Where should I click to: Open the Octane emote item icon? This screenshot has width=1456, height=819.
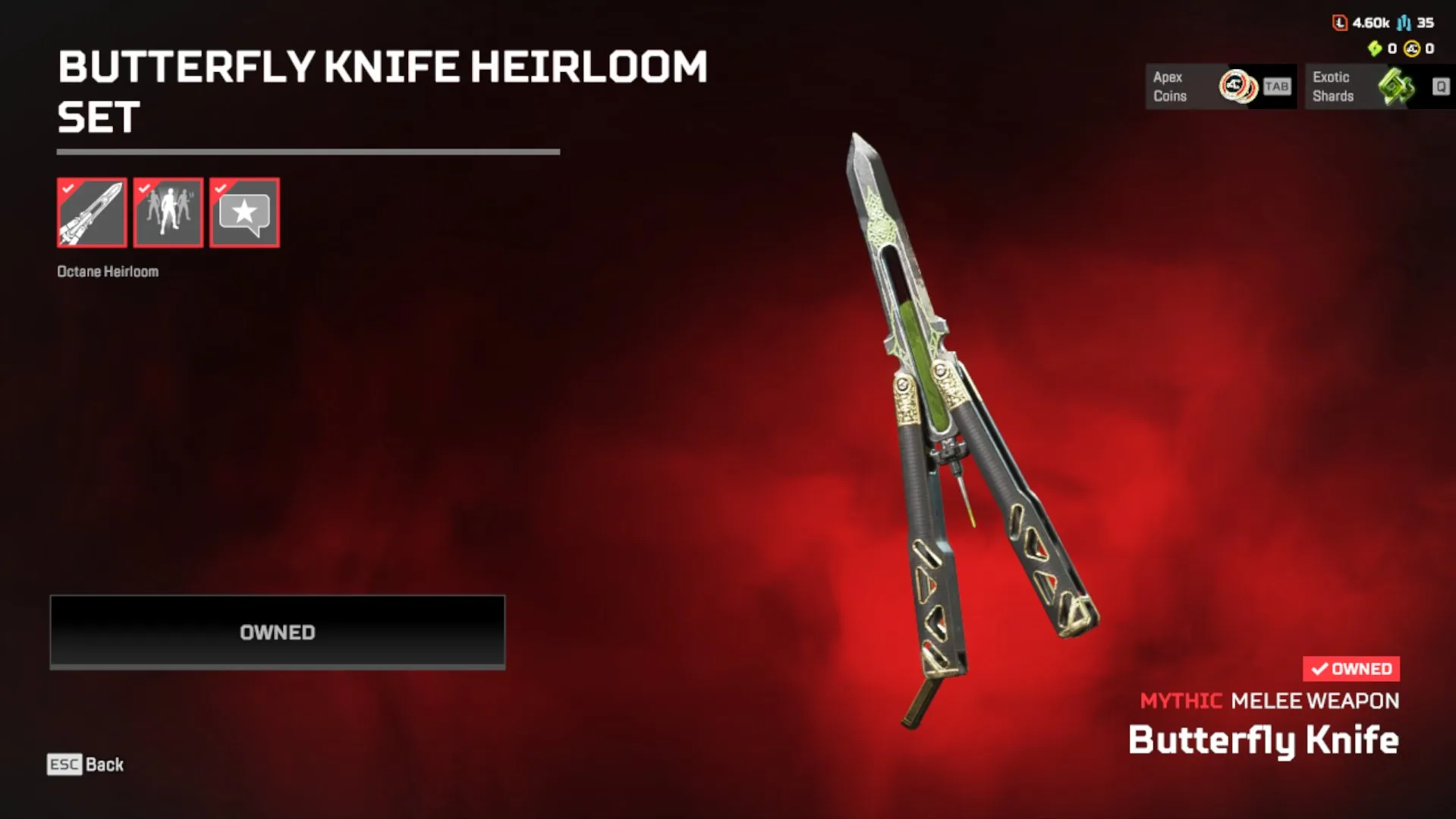168,212
